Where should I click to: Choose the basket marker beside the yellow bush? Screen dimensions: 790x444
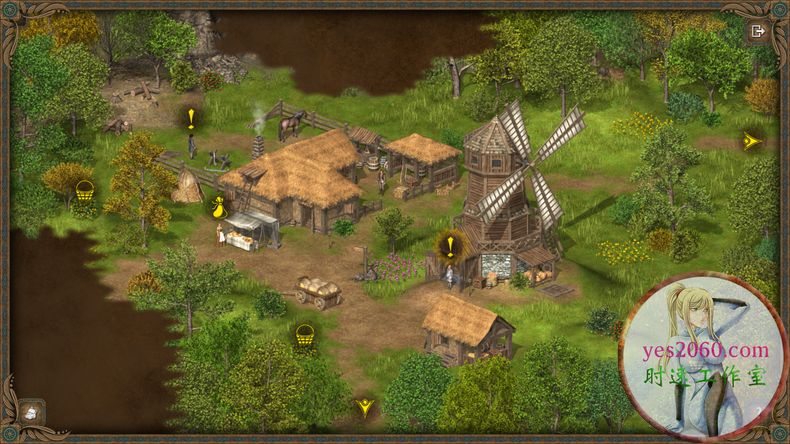tap(84, 190)
